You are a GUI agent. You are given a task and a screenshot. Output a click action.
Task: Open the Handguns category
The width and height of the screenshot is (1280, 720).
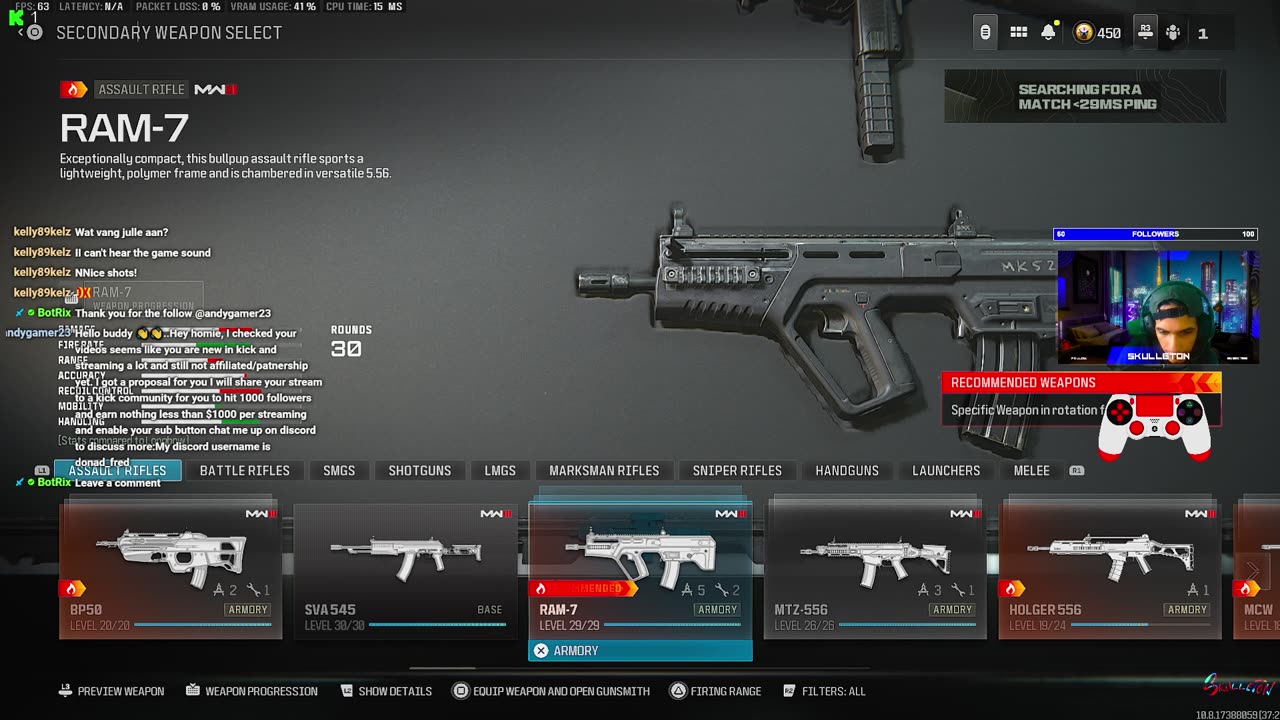pyautogui.click(x=847, y=471)
